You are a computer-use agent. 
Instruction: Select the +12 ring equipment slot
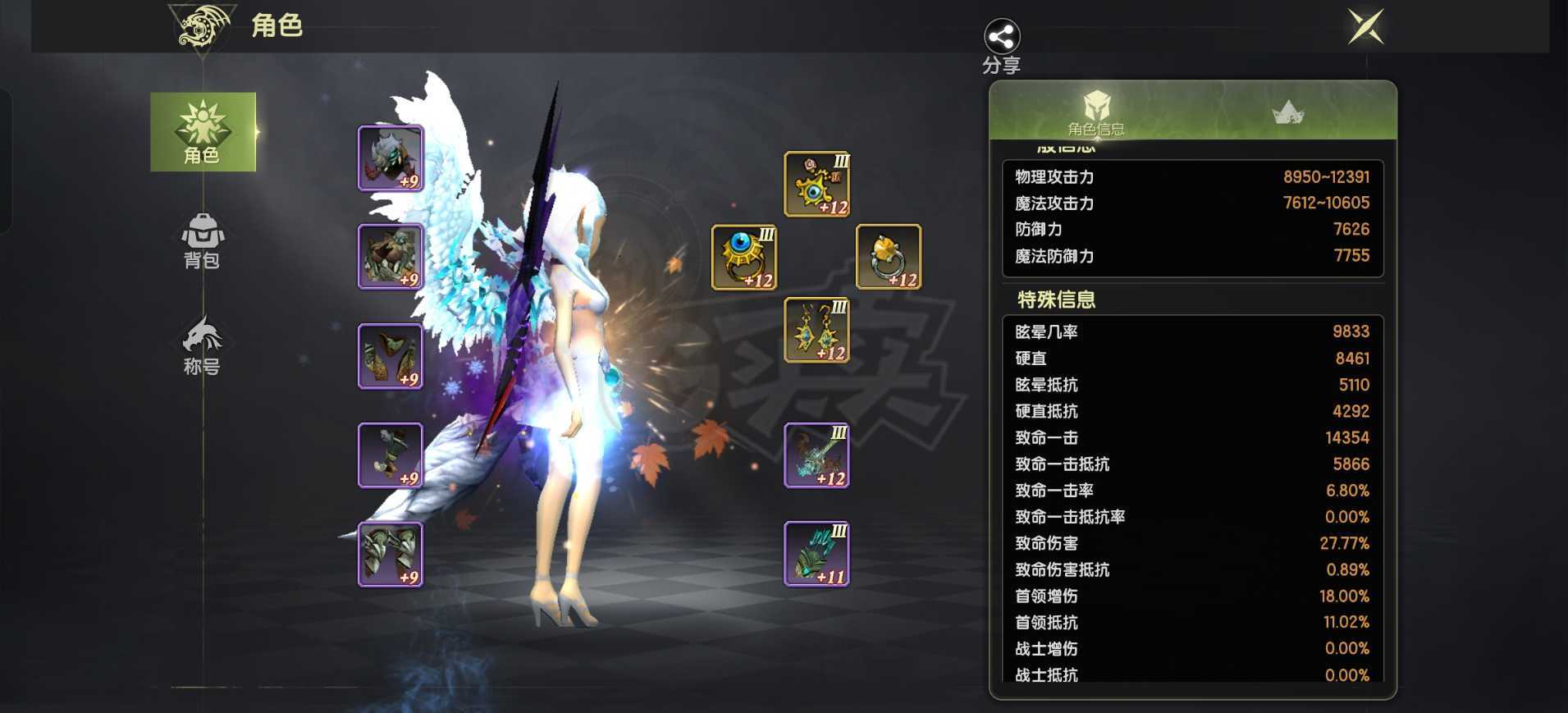743,258
